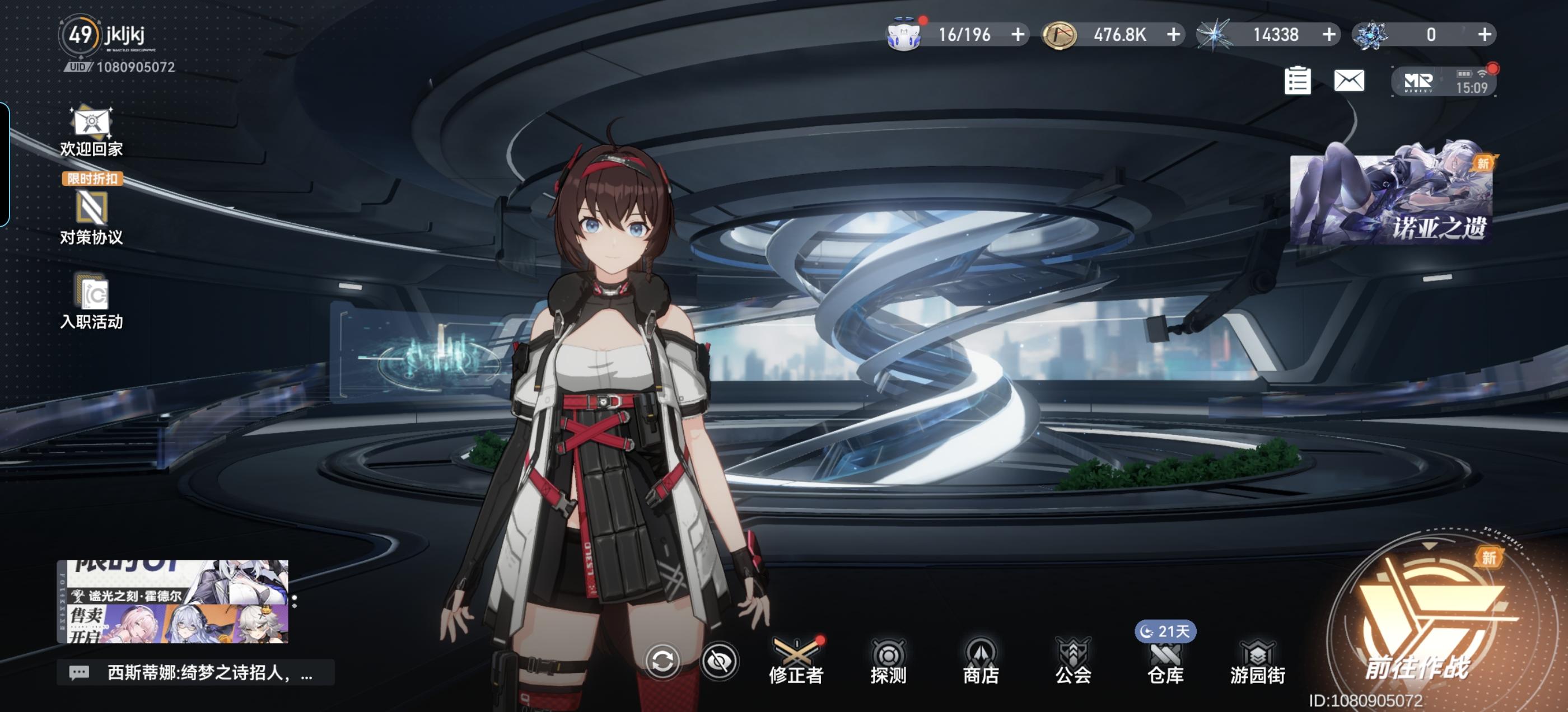The image size is (1568, 712).
Task: Enter the 公会 guild menu
Action: (x=1073, y=662)
